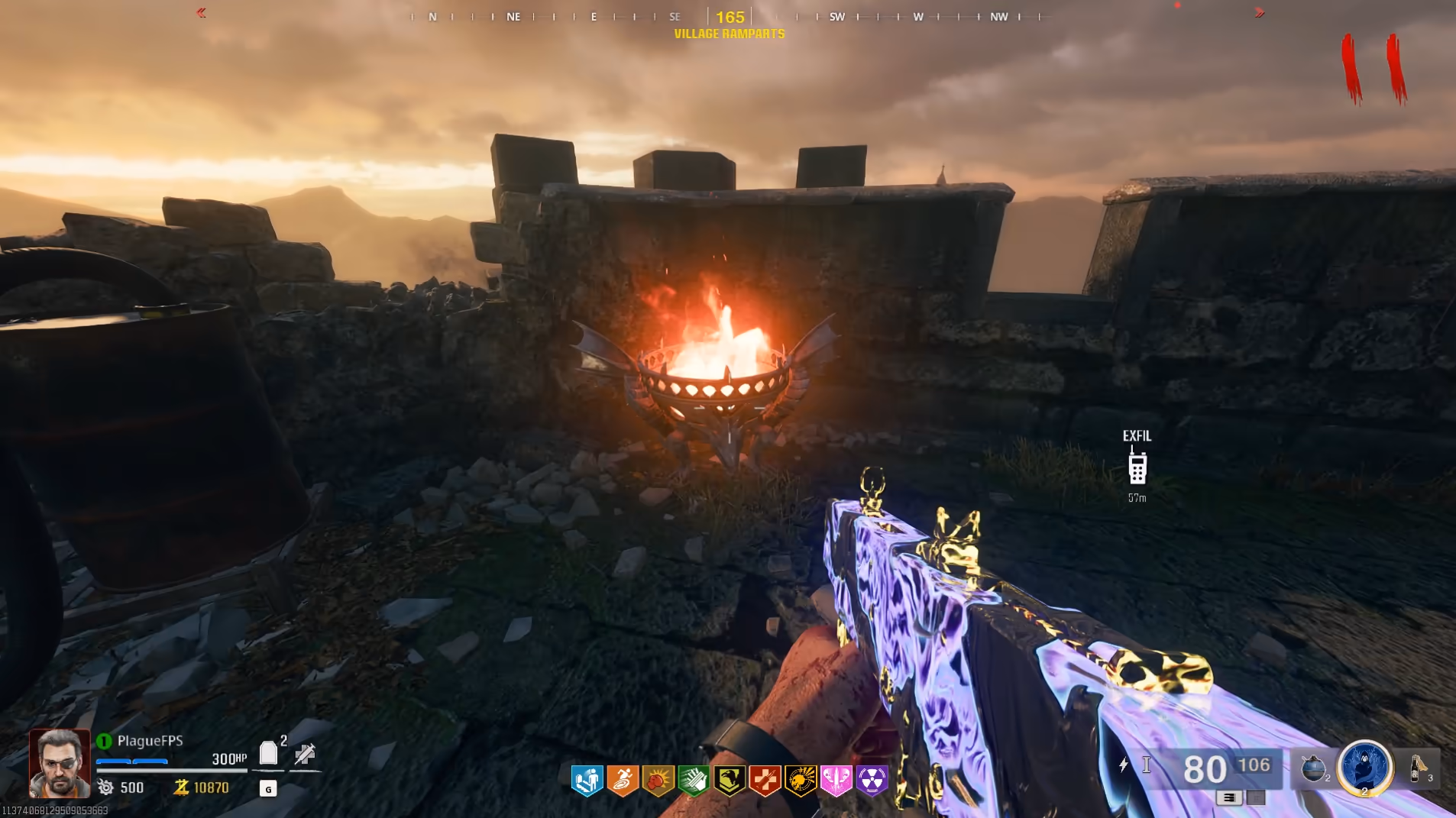Select the red Quick Revive cross perk
The image size is (1456, 818).
tap(765, 781)
